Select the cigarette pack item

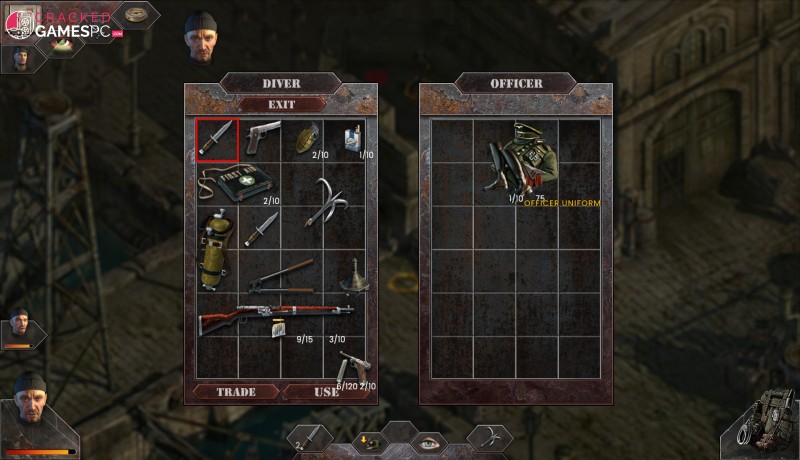352,138
